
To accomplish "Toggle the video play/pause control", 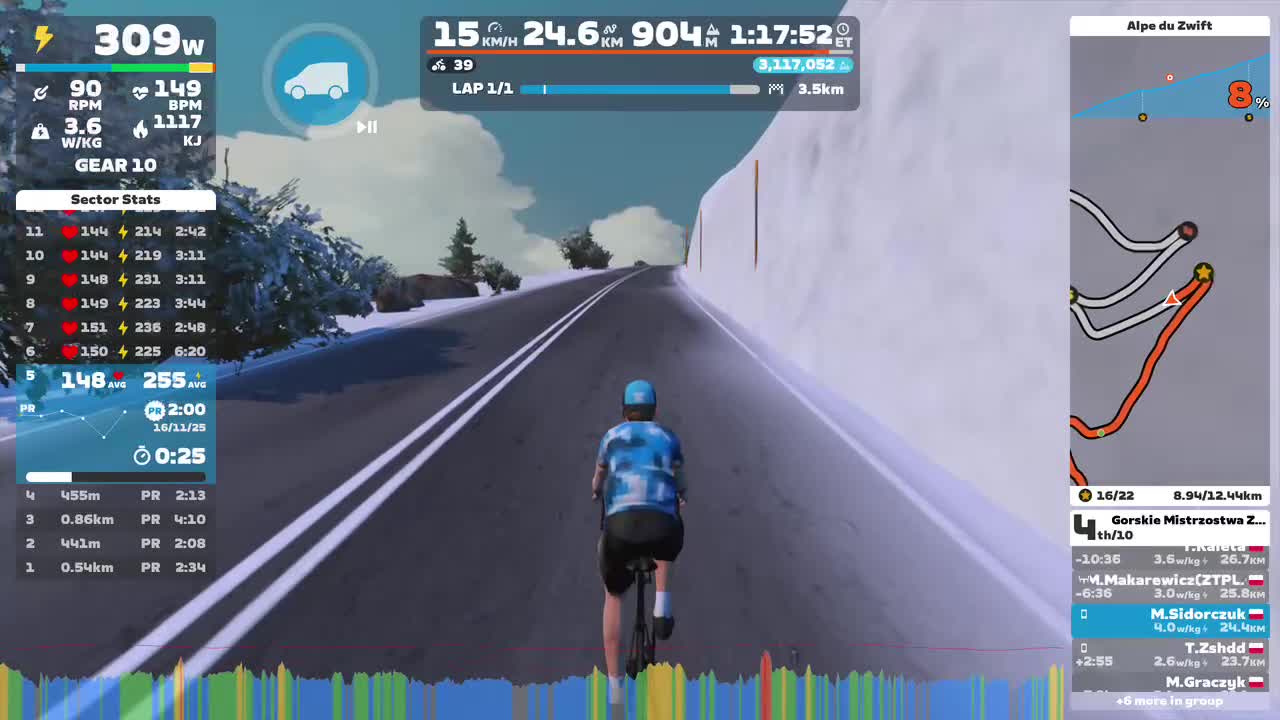I will pos(367,127).
